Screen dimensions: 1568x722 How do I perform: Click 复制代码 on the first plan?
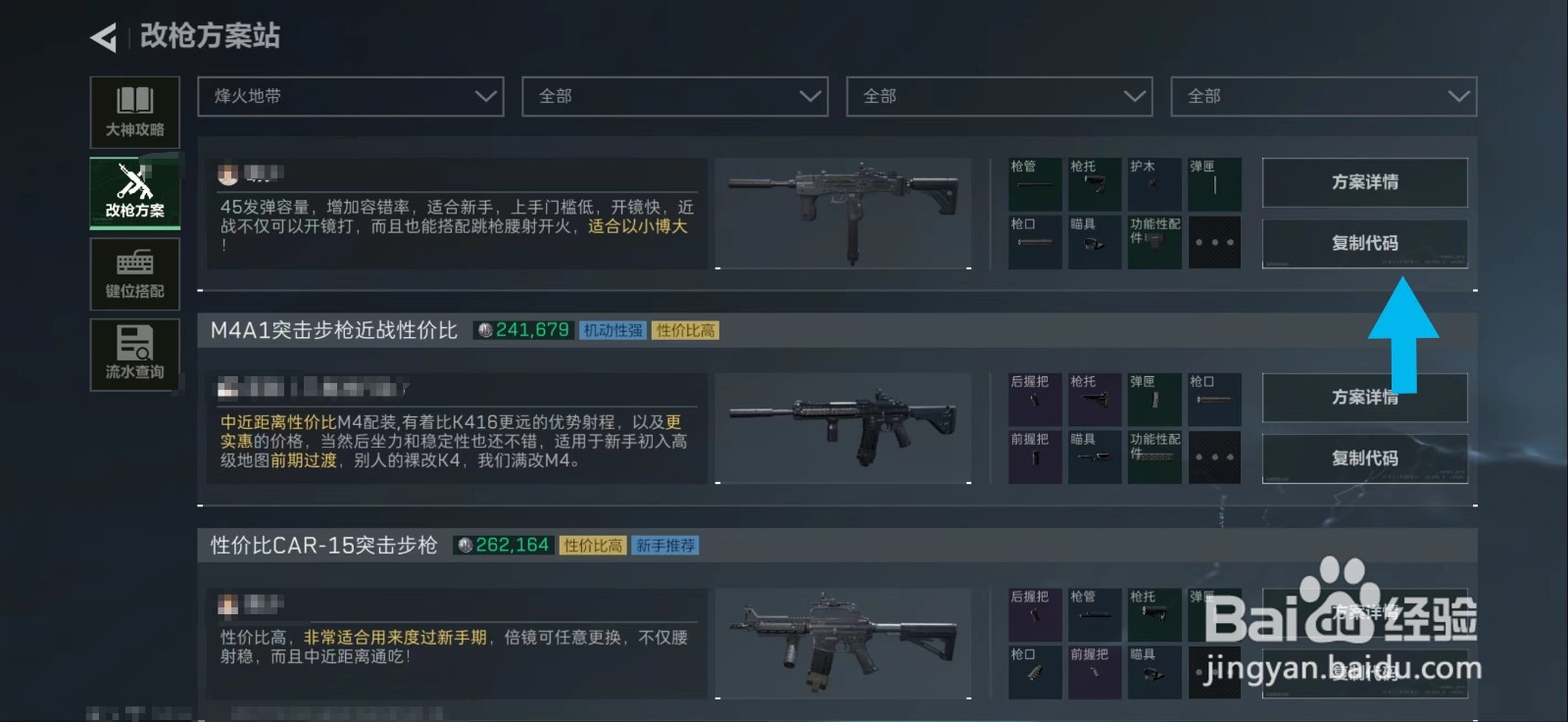click(x=1365, y=243)
